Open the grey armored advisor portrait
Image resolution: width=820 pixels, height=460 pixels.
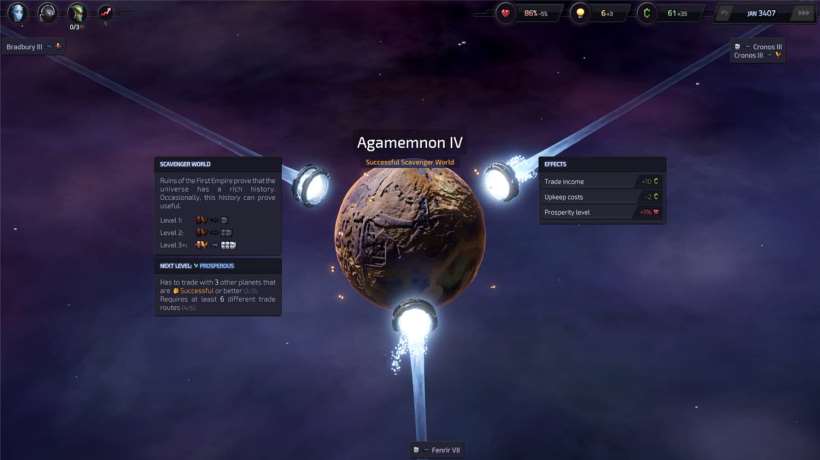[47, 13]
